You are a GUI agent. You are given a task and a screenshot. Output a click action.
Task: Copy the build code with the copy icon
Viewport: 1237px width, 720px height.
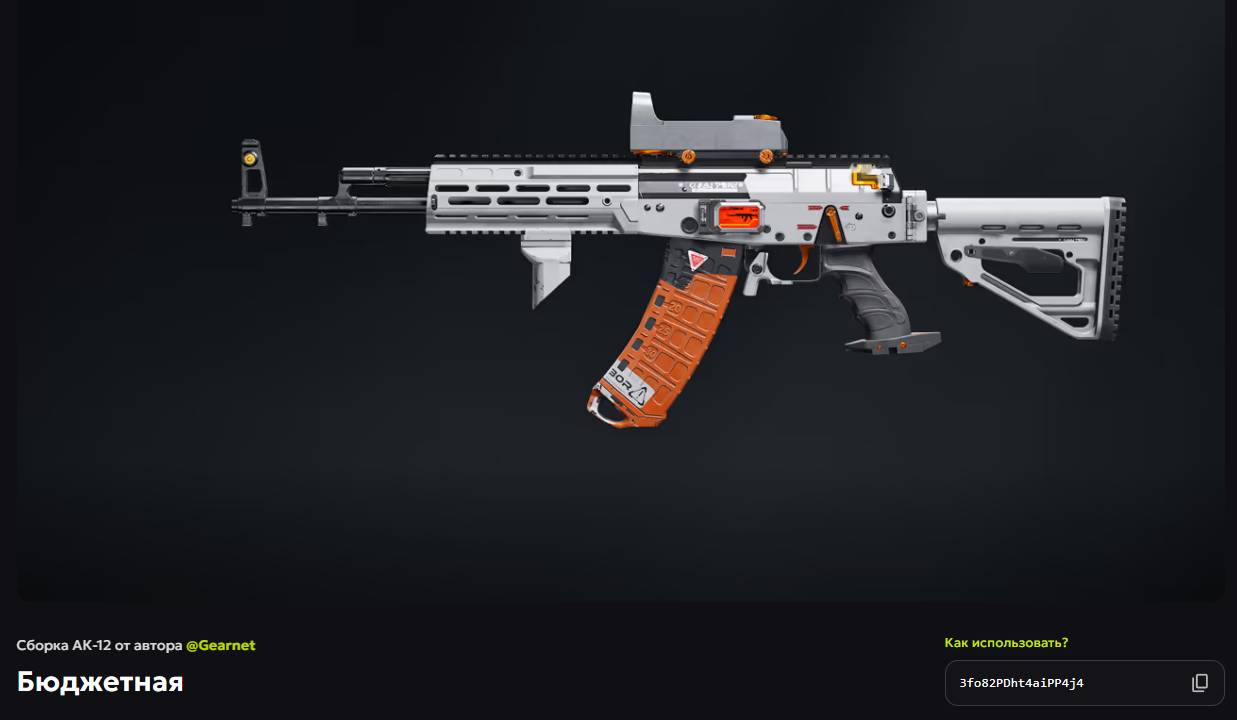click(x=1200, y=683)
